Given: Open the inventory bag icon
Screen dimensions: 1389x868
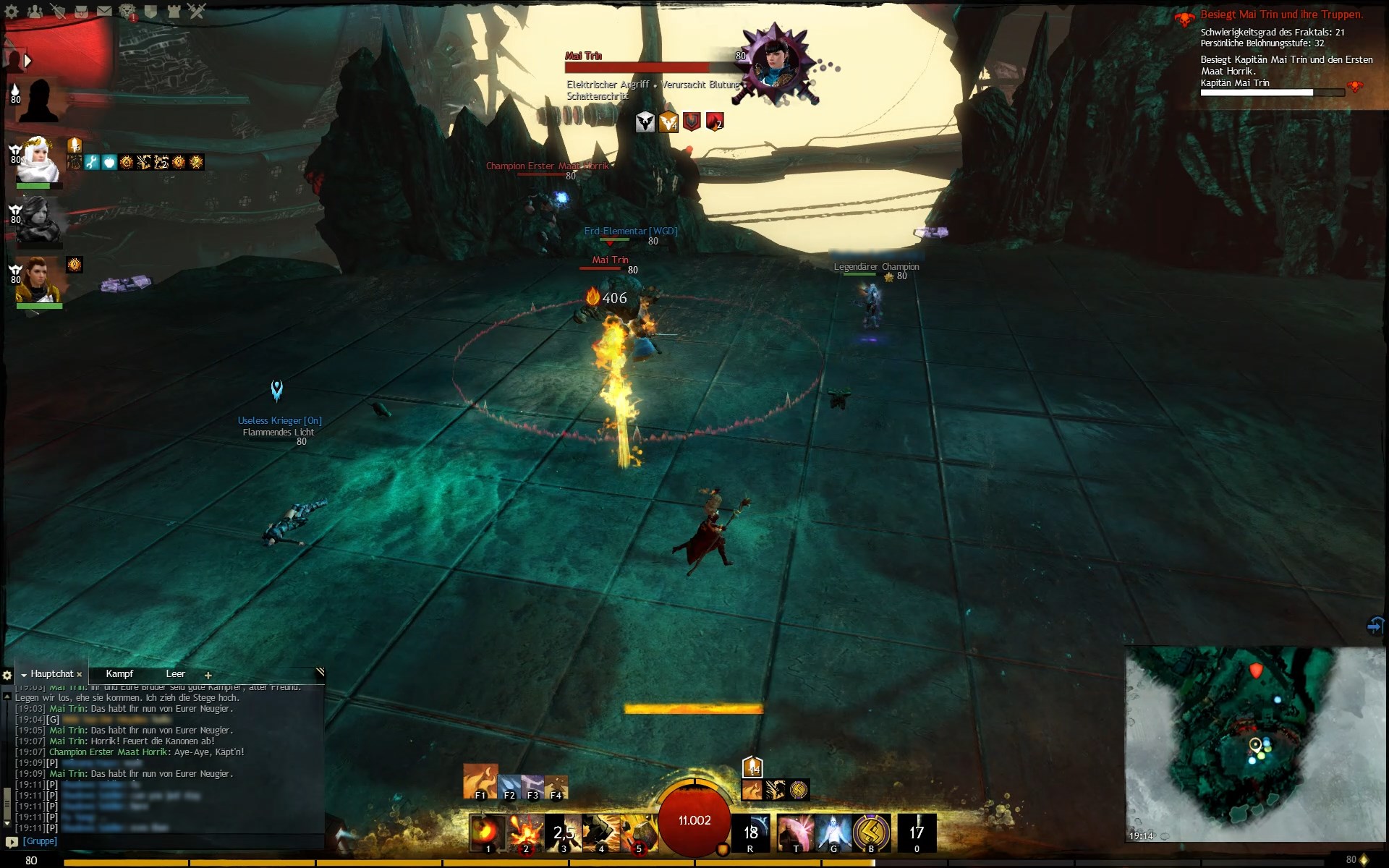Looking at the screenshot, I should pos(80,11).
